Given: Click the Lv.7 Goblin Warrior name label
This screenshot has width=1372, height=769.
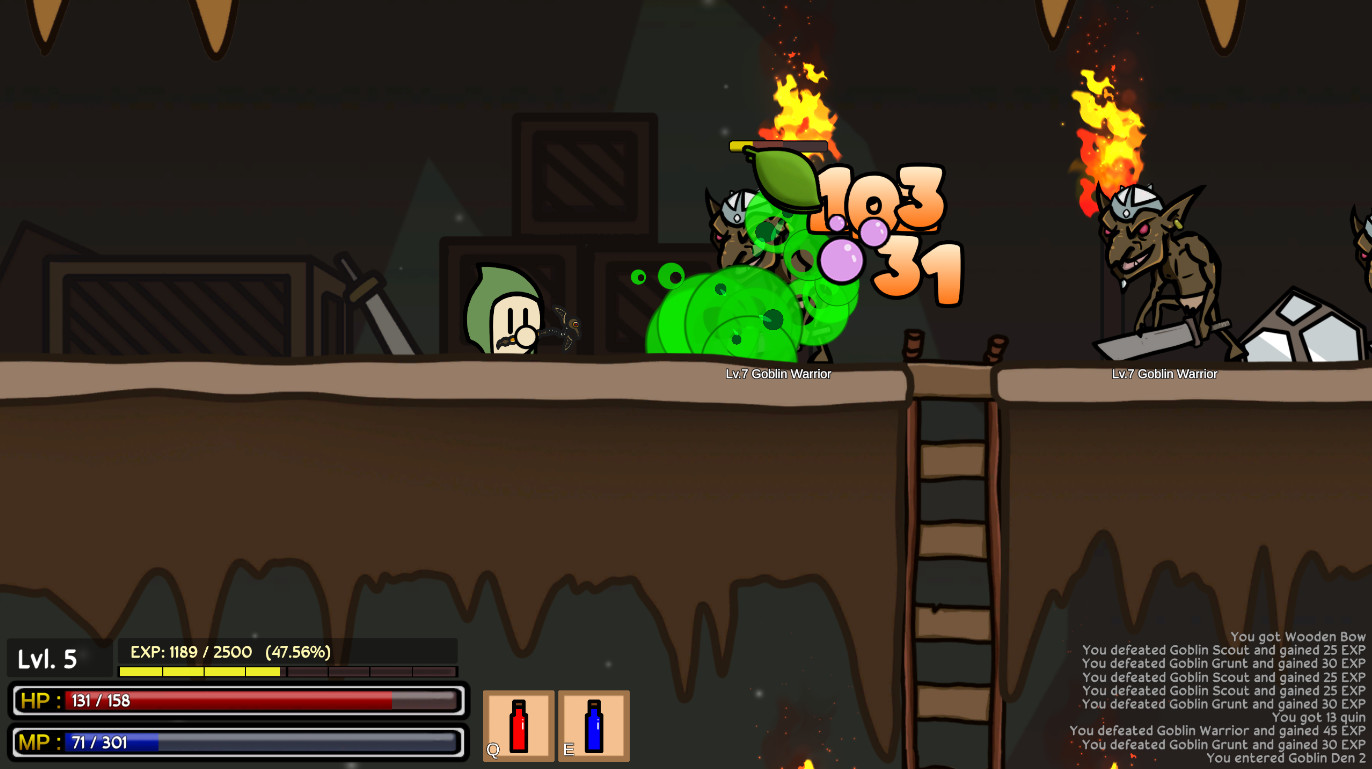Looking at the screenshot, I should (777, 374).
